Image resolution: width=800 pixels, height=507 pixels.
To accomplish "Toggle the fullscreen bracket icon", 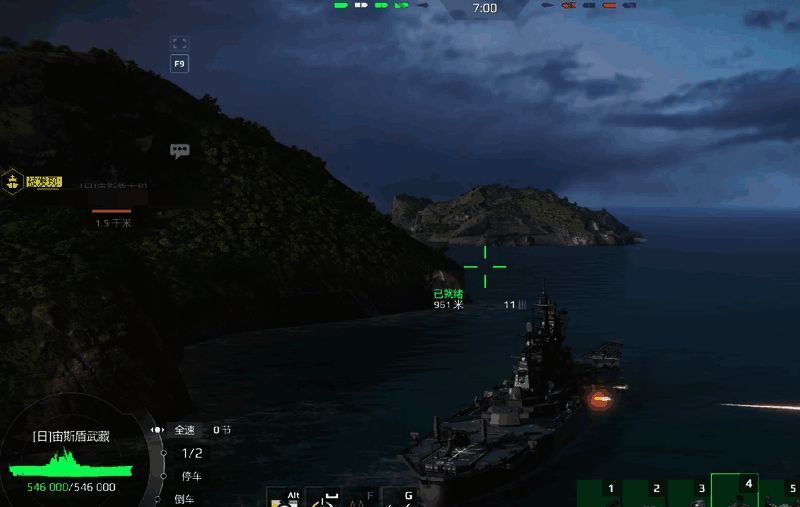I will pyautogui.click(x=180, y=43).
